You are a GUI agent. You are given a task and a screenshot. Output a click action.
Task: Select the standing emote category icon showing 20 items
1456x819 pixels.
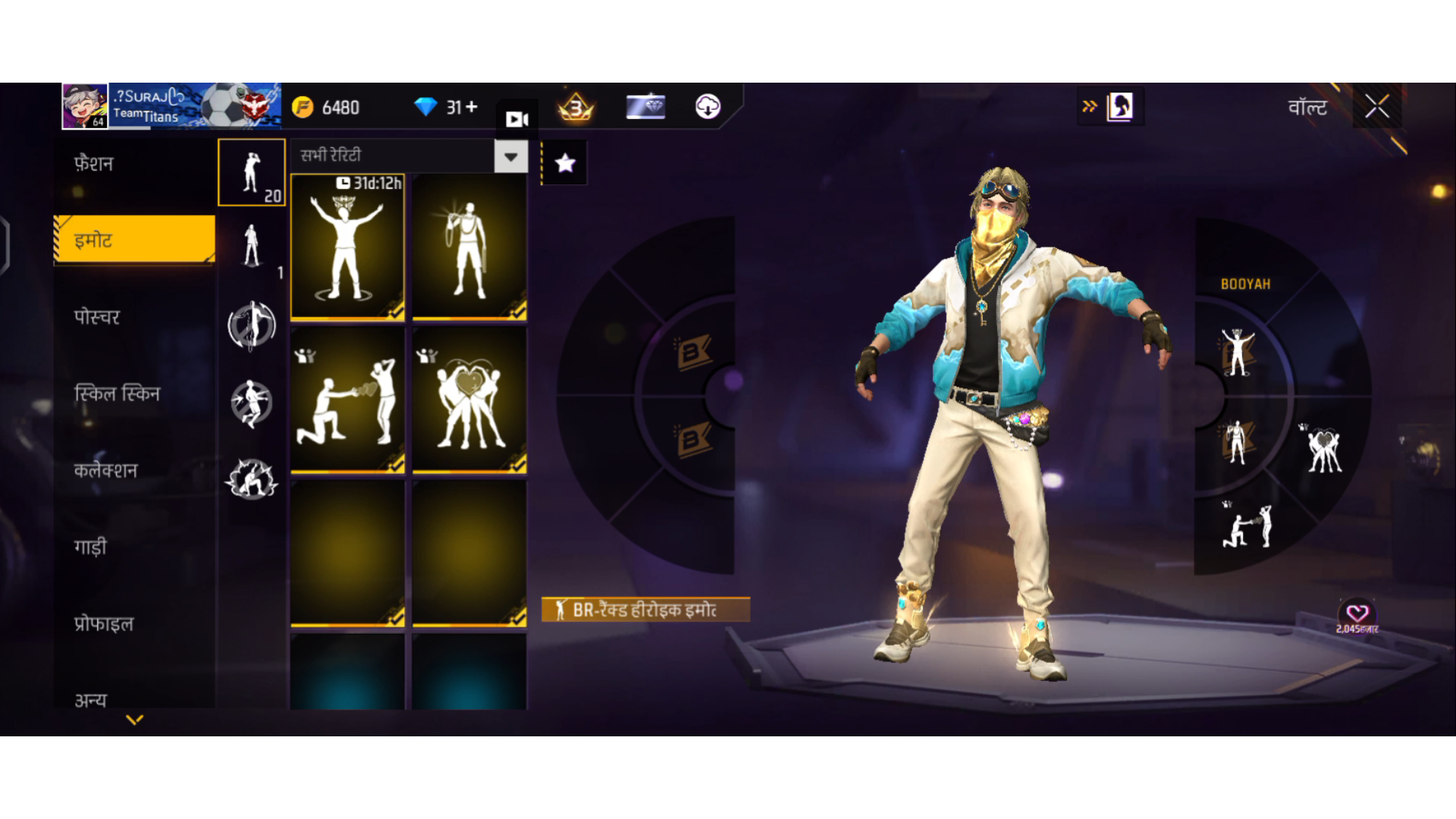pyautogui.click(x=251, y=173)
